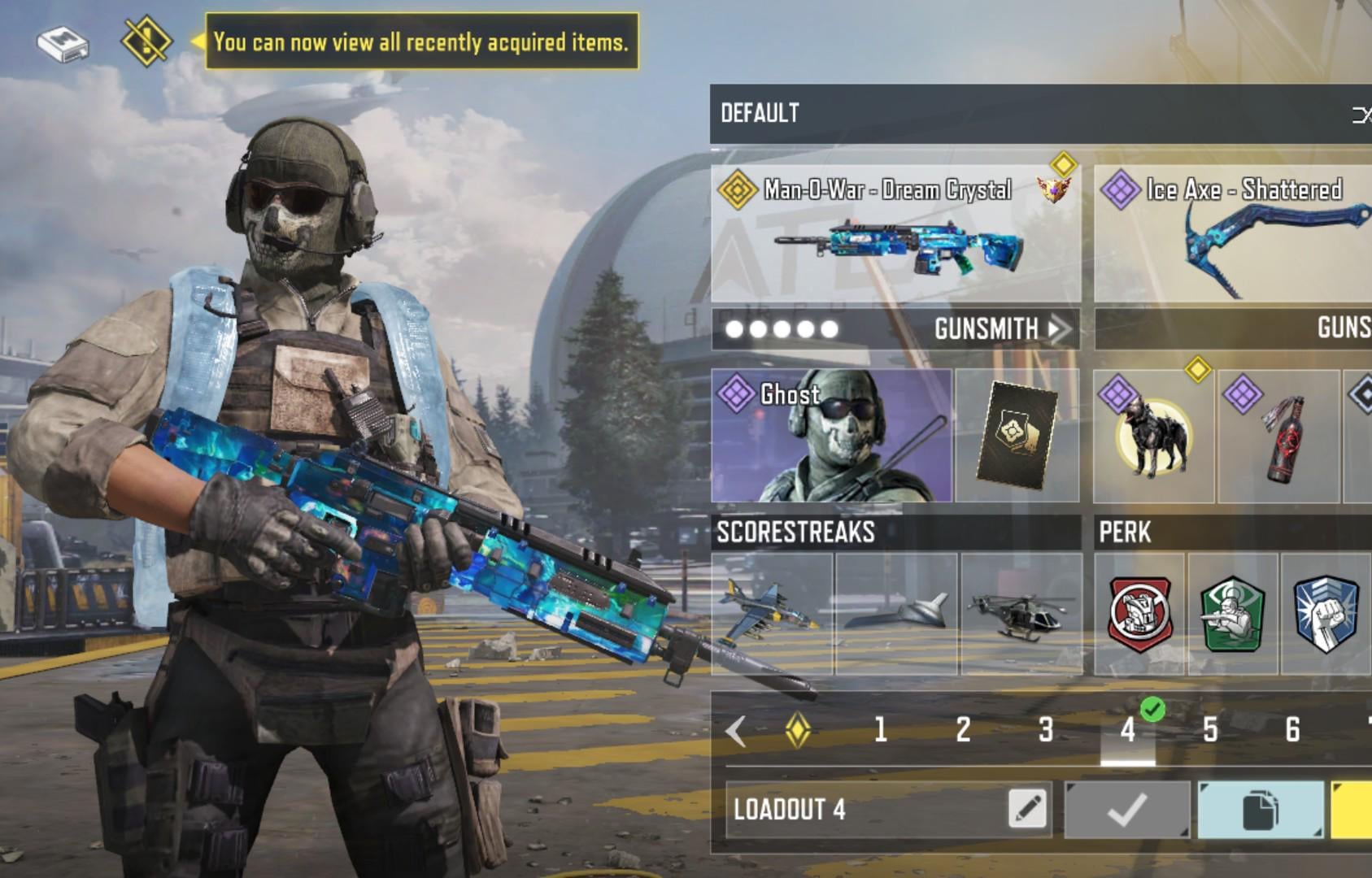Open the recently acquired items icon
Viewport: 1372px width, 878px height.
click(x=146, y=41)
